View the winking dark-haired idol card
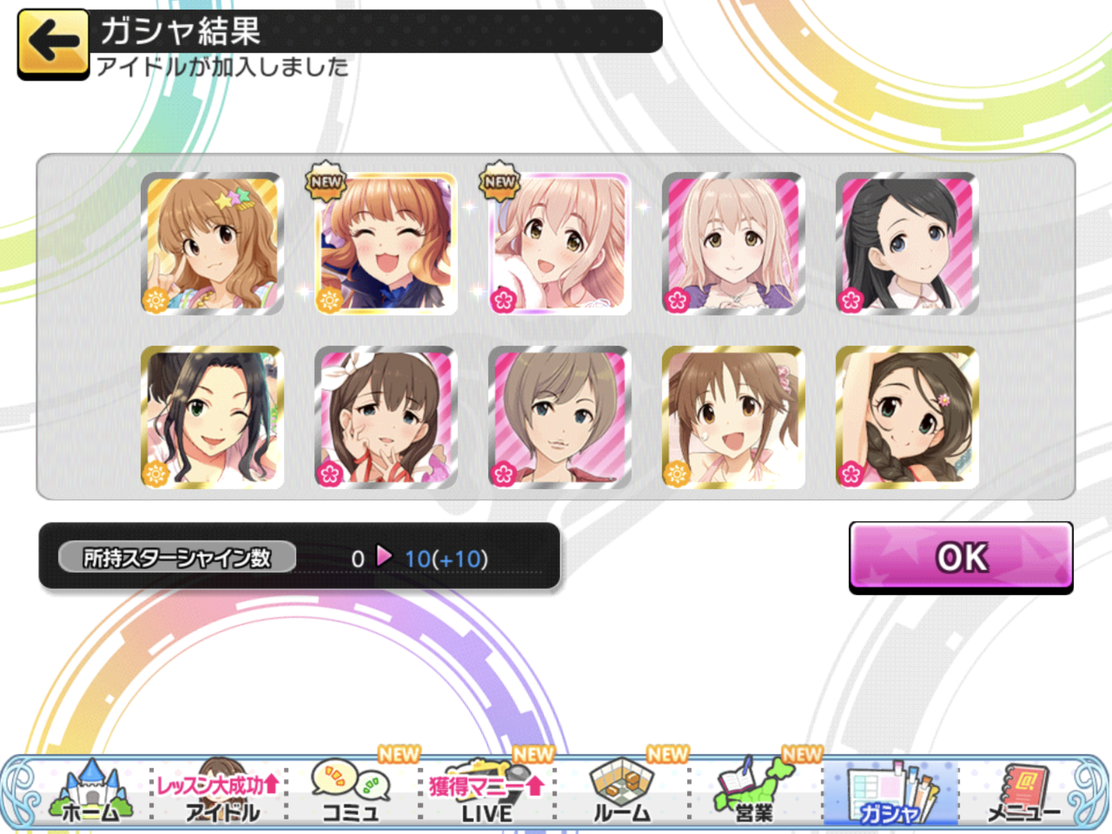Screen dimensions: 1112x834 [212, 417]
